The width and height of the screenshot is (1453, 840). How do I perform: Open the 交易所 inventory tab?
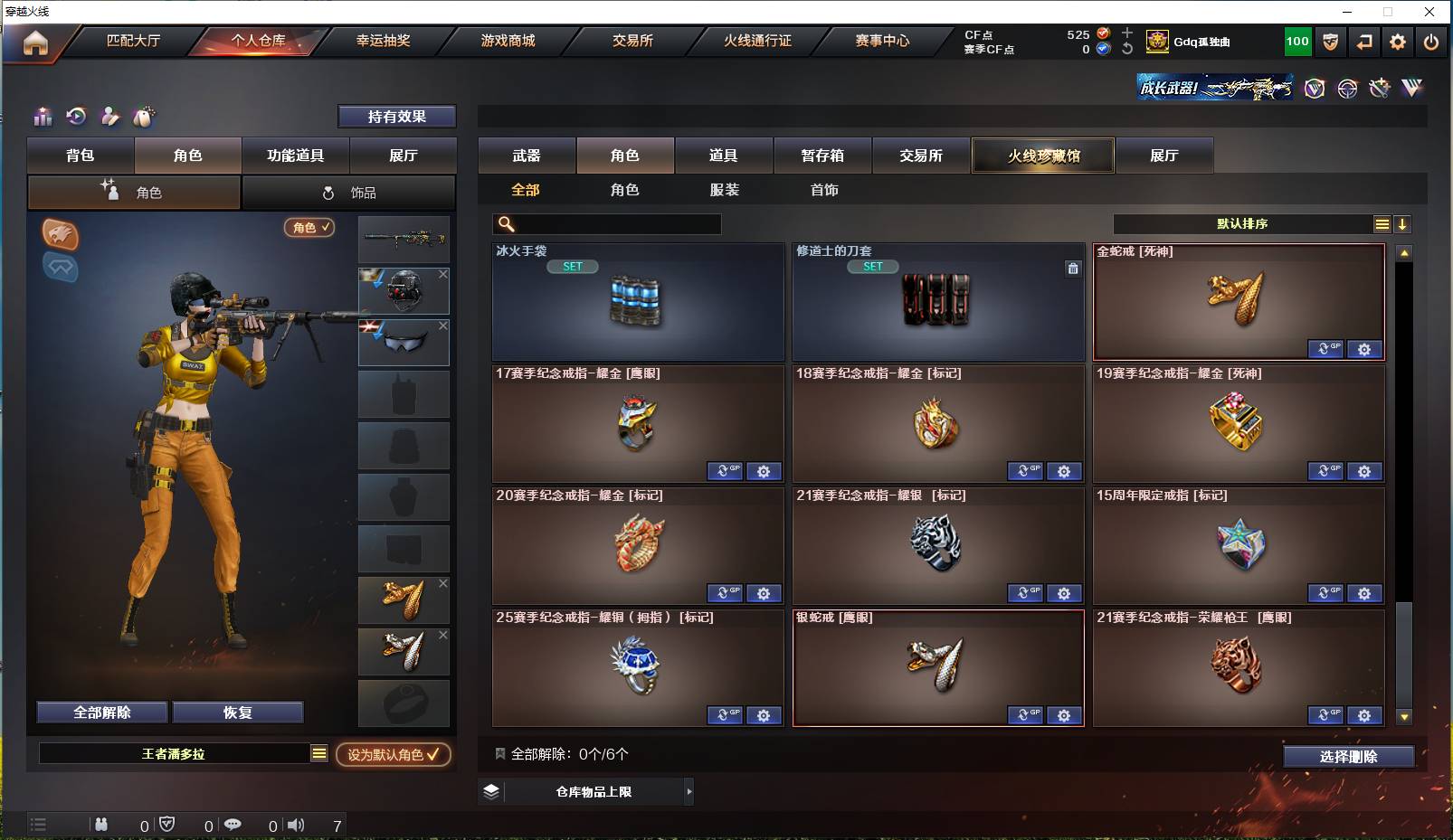[922, 156]
